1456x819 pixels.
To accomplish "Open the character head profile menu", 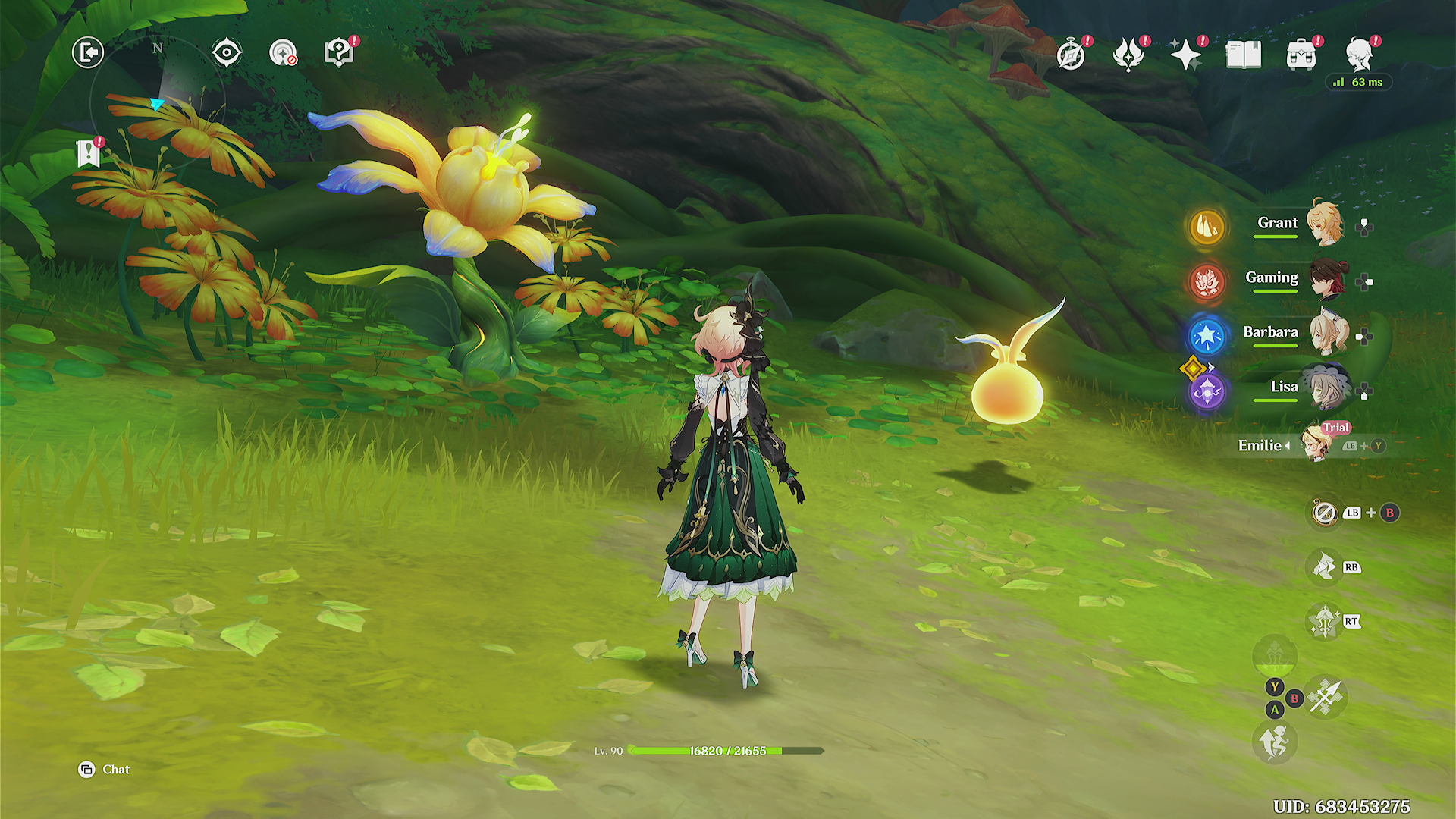I will [1360, 55].
